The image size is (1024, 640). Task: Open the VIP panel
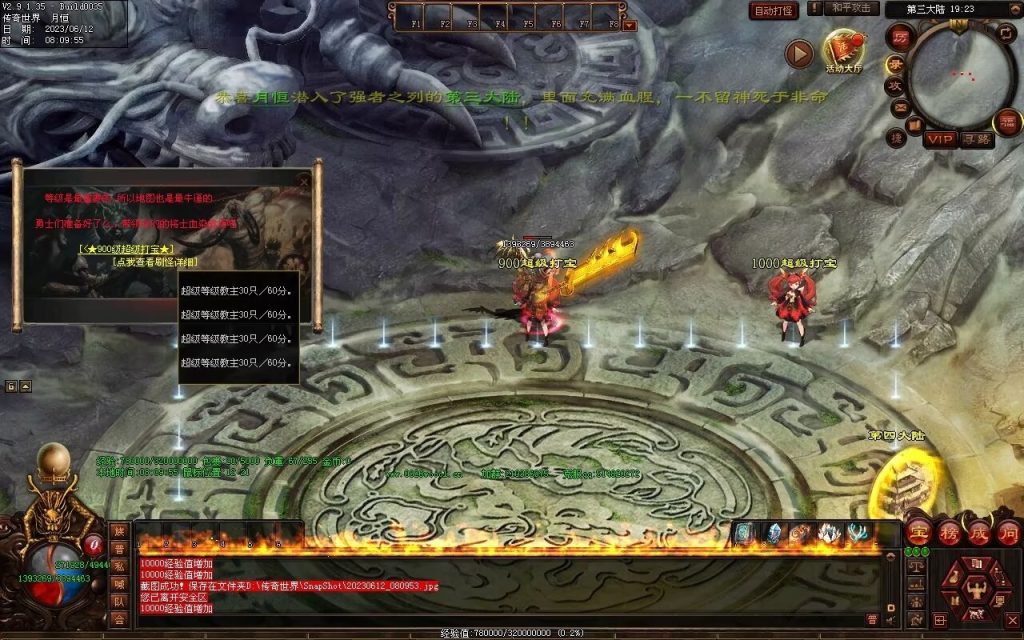(939, 139)
